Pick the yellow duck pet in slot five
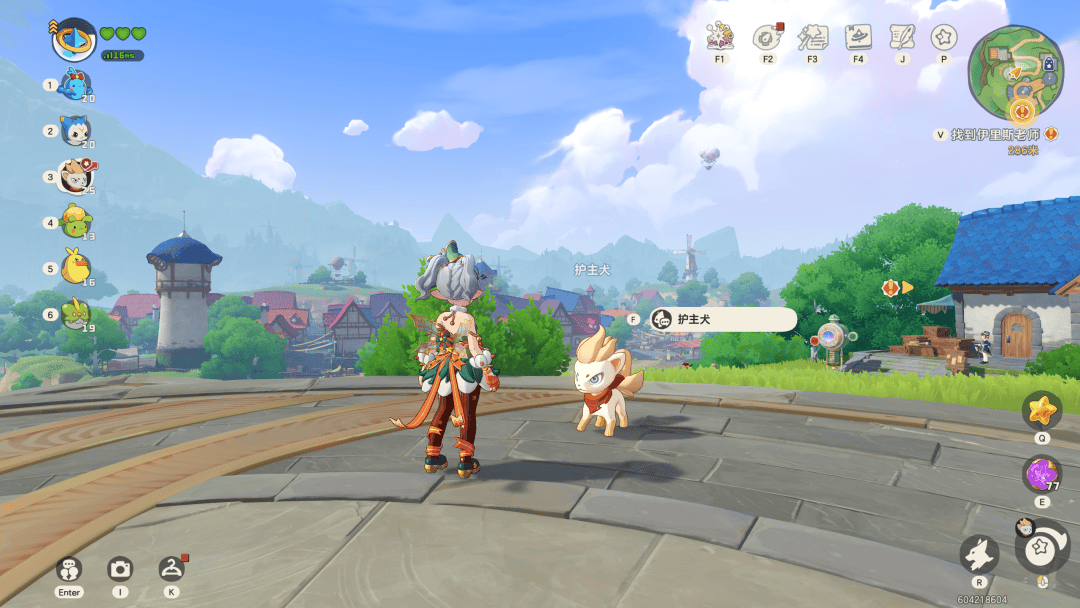The height and width of the screenshot is (608, 1080). 75,267
